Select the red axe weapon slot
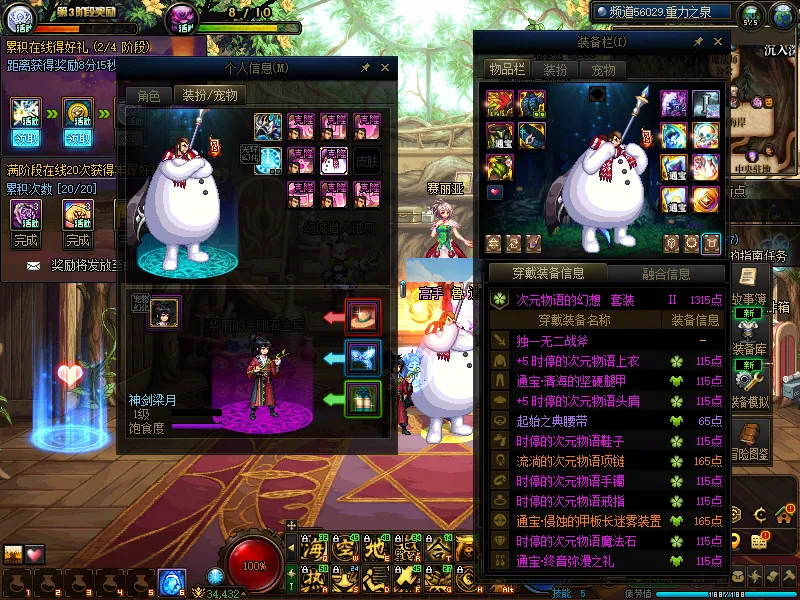The image size is (800, 600). point(498,104)
